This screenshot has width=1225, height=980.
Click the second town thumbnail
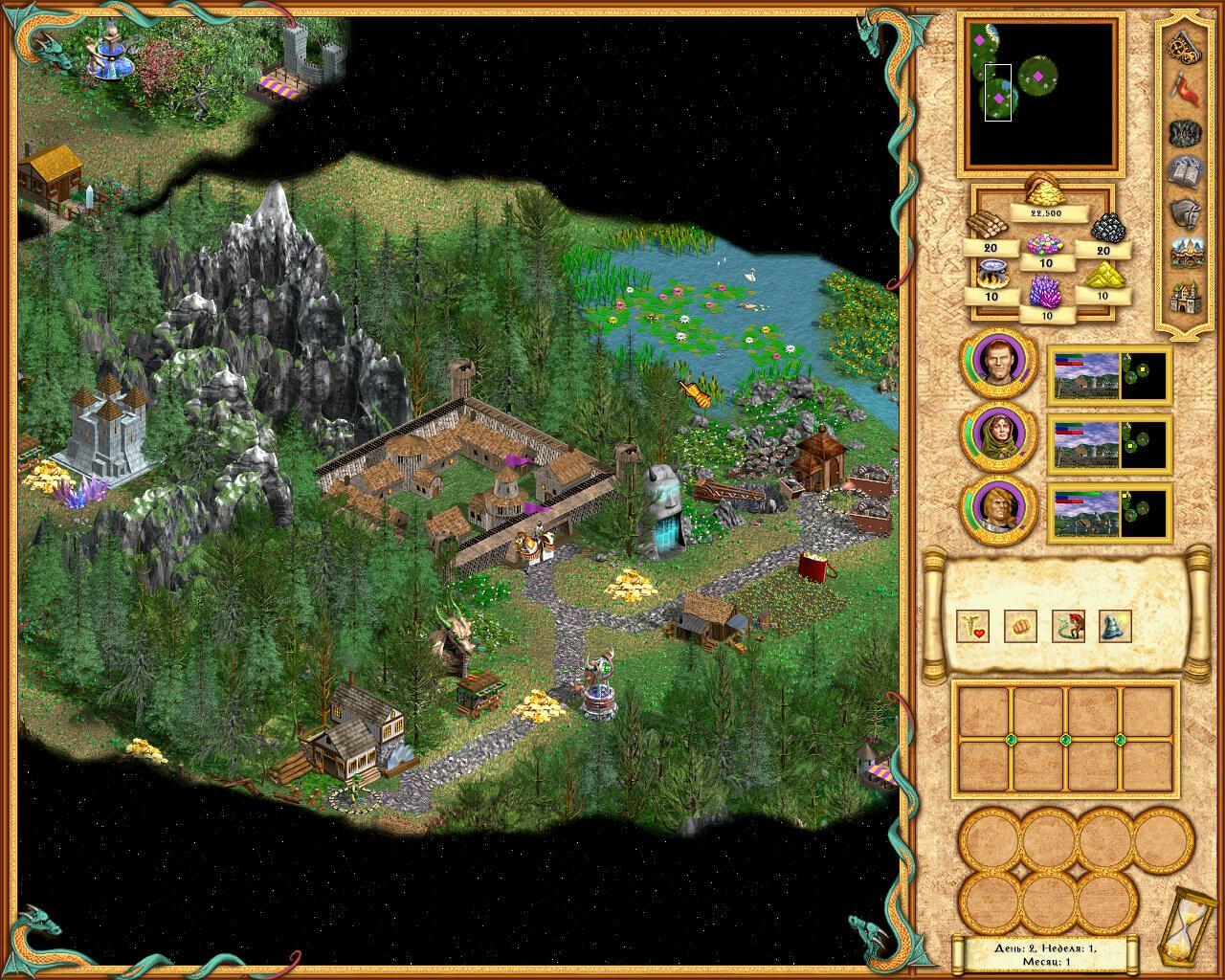pyautogui.click(x=1109, y=443)
